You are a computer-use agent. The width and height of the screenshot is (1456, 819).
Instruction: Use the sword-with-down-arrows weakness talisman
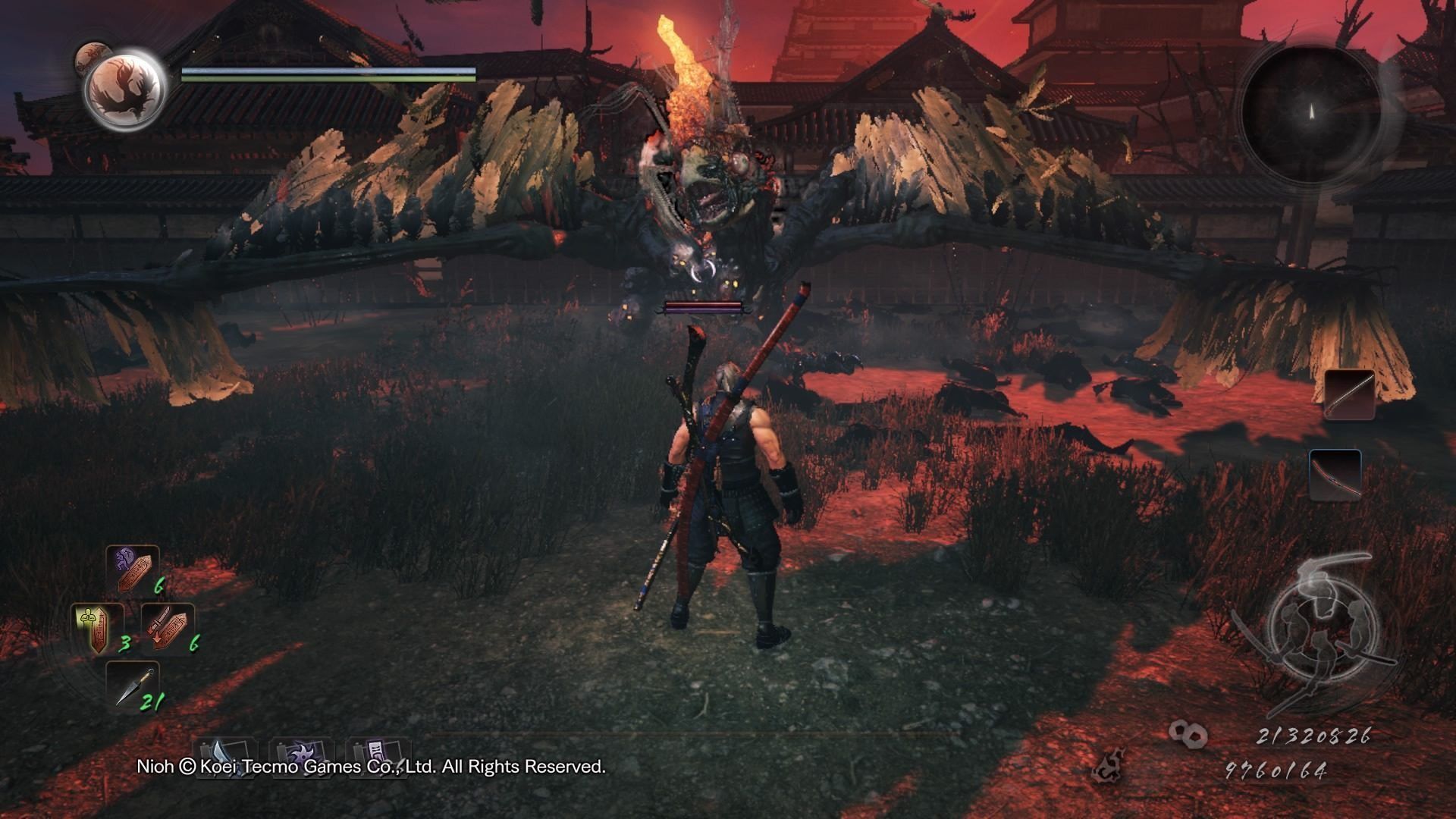167,629
